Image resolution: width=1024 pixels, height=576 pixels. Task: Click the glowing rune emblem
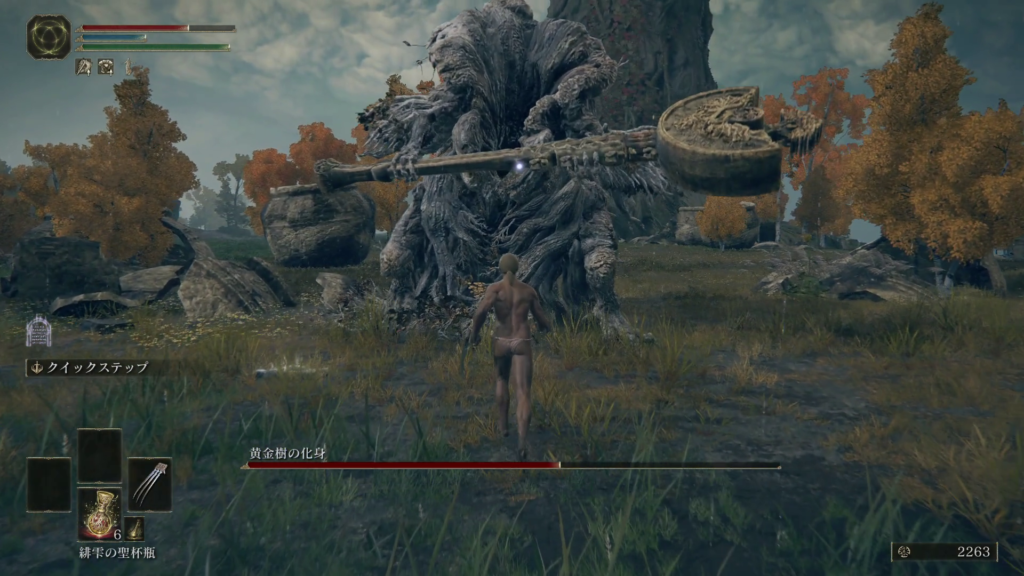click(48, 37)
